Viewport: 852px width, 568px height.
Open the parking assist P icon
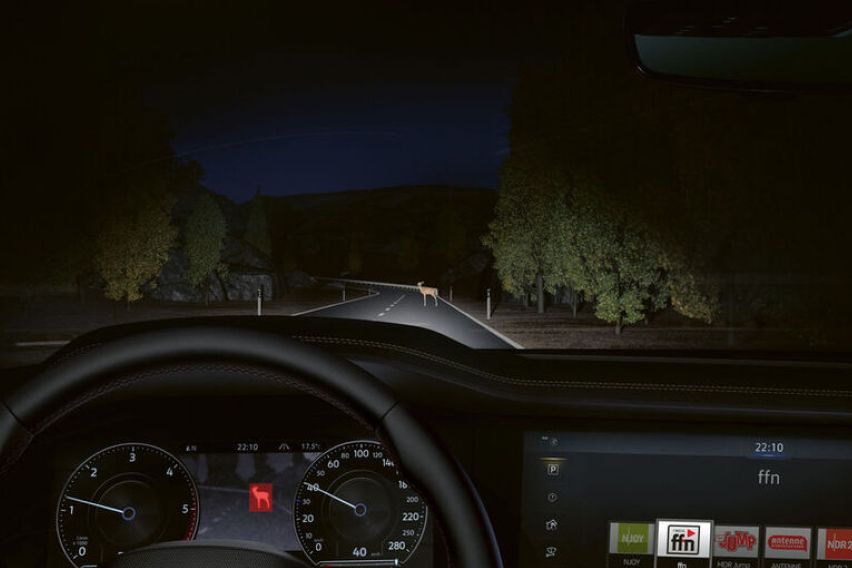[553, 469]
